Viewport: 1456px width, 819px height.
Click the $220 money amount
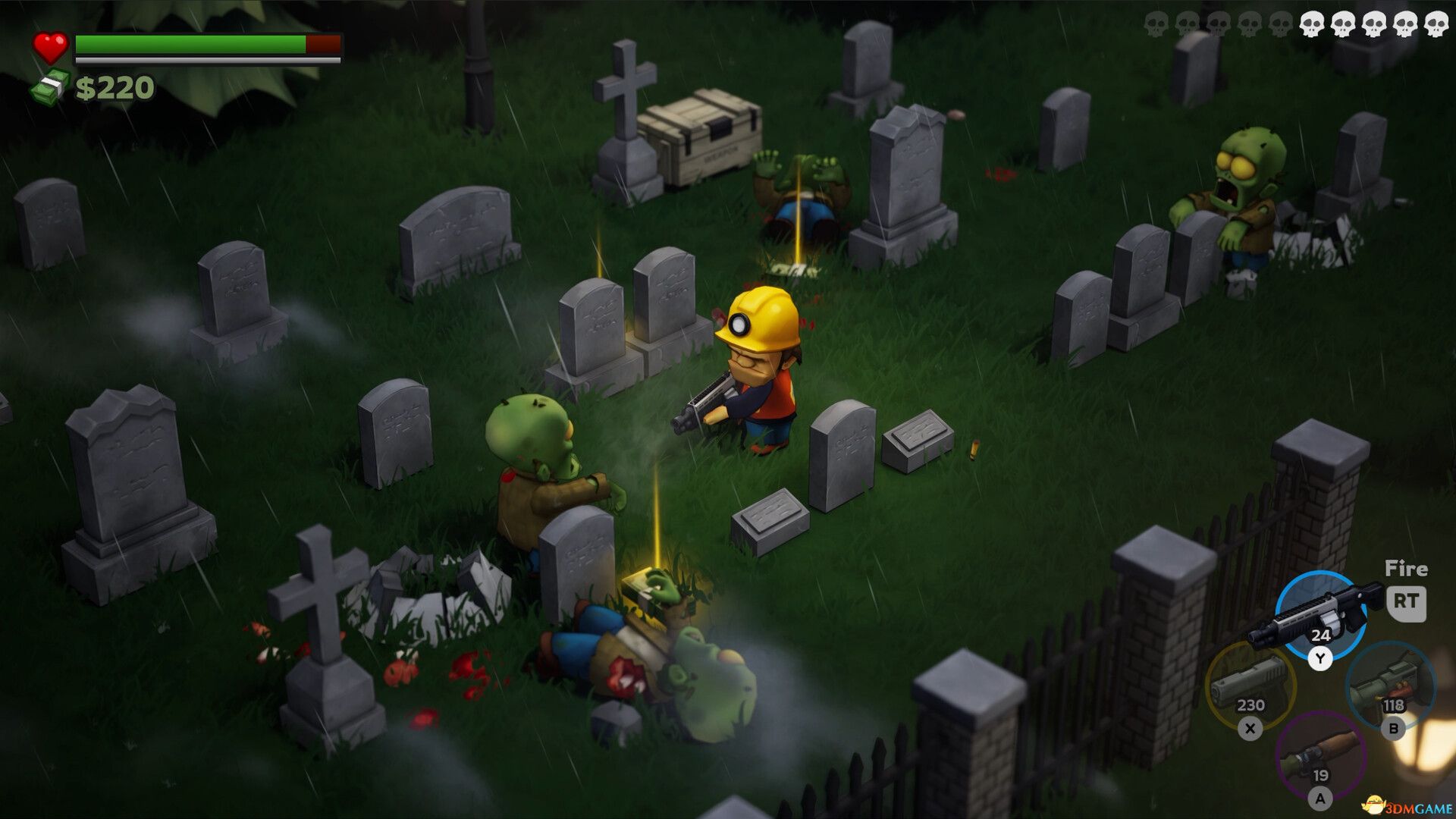[x=115, y=87]
